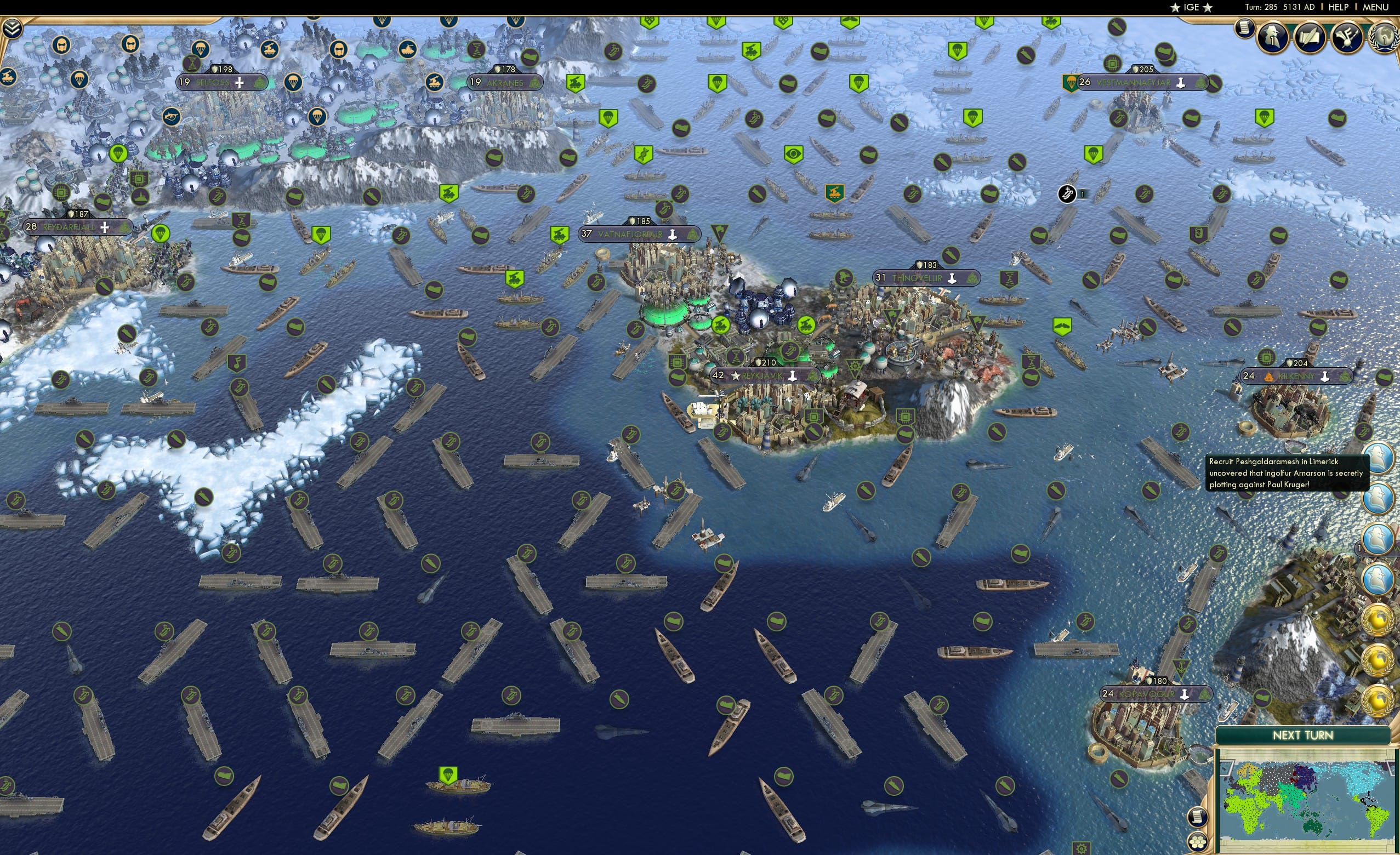Screen dimensions: 1400x855
Task: Open HELP from the top bar
Action: tap(1338, 7)
